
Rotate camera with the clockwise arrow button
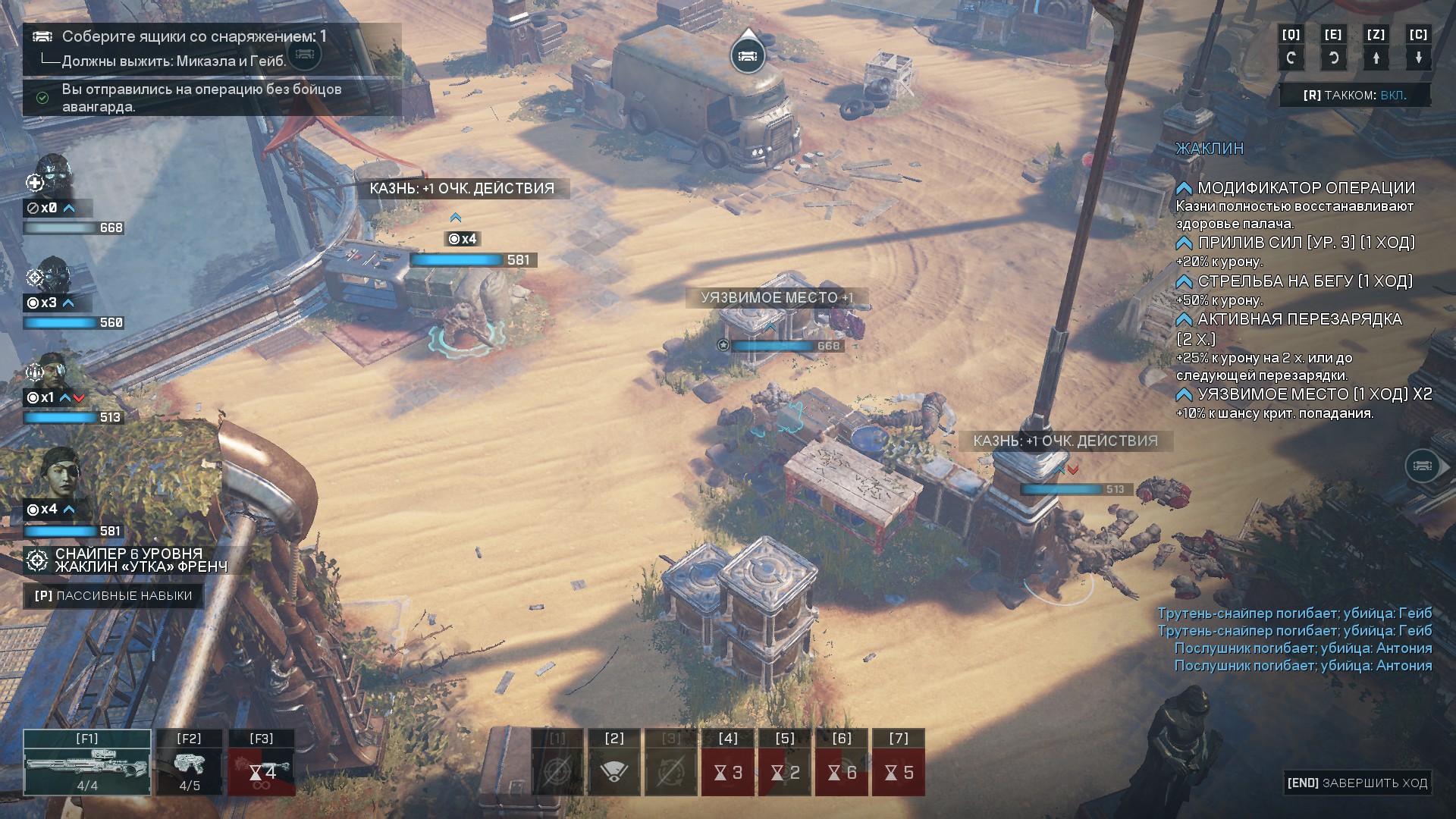[1291, 58]
